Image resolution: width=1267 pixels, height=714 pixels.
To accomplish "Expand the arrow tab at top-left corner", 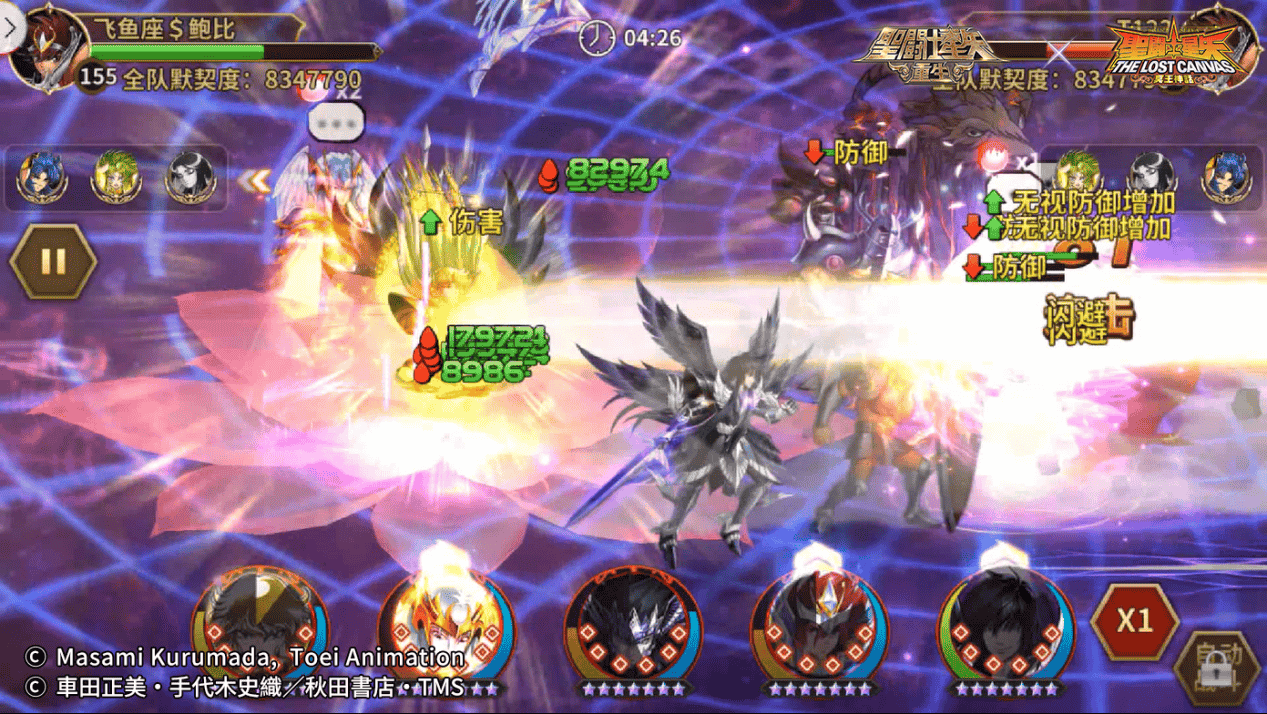I will coord(10,27).
